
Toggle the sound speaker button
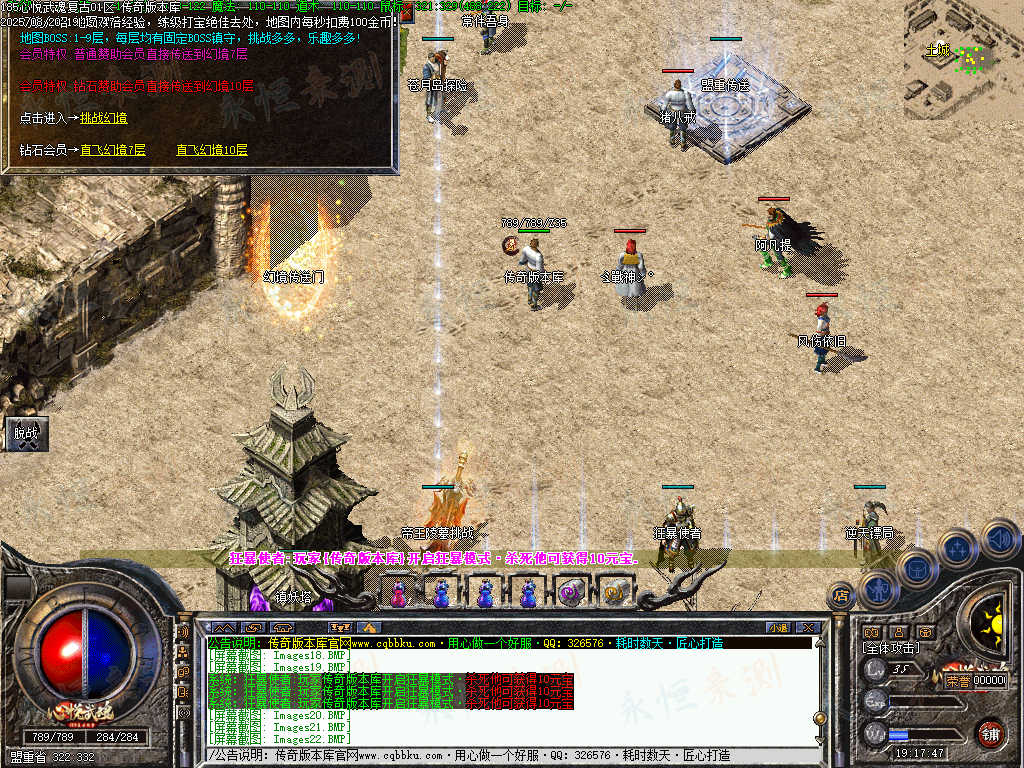999,538
